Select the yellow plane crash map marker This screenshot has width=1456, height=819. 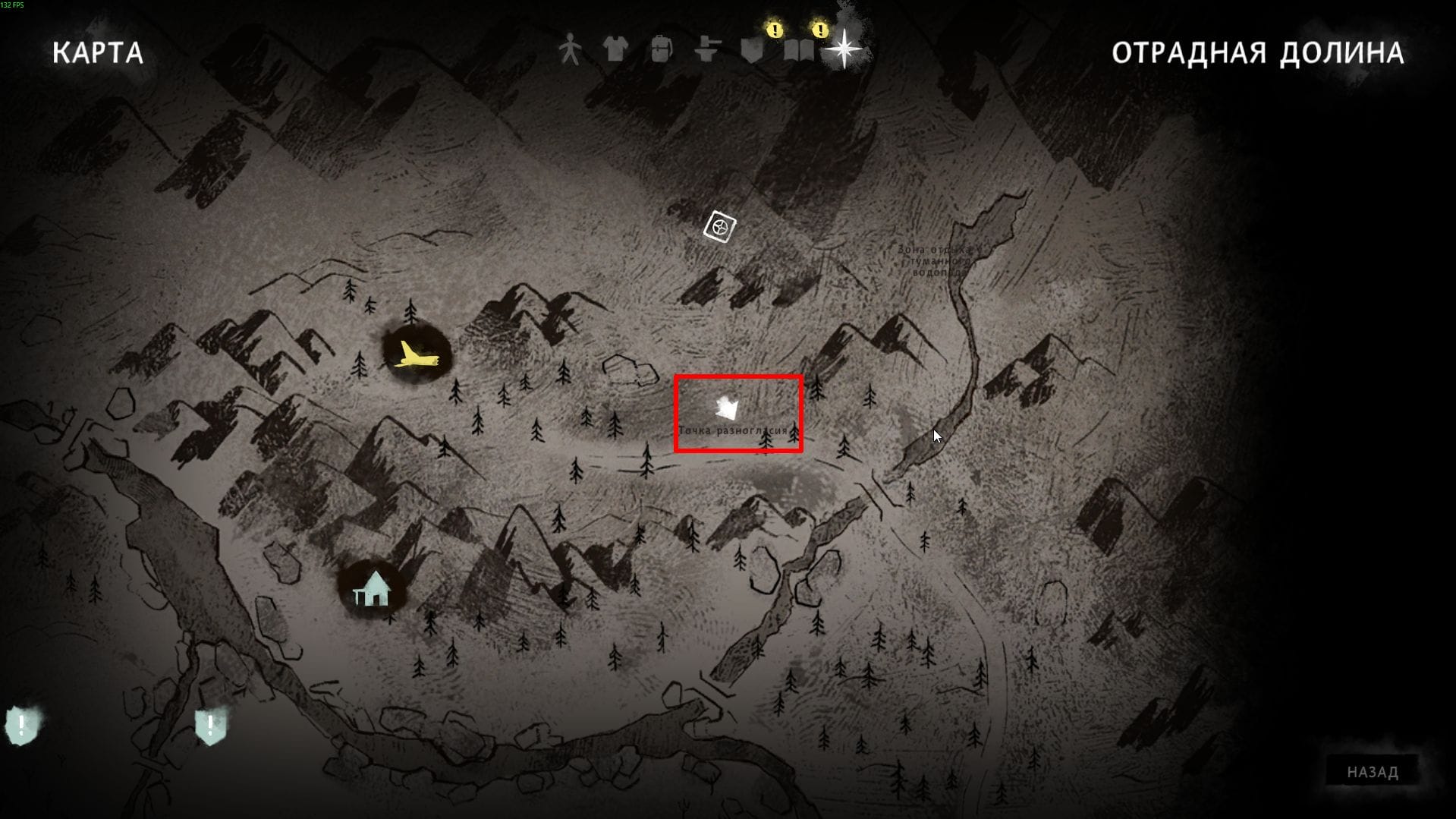point(416,354)
